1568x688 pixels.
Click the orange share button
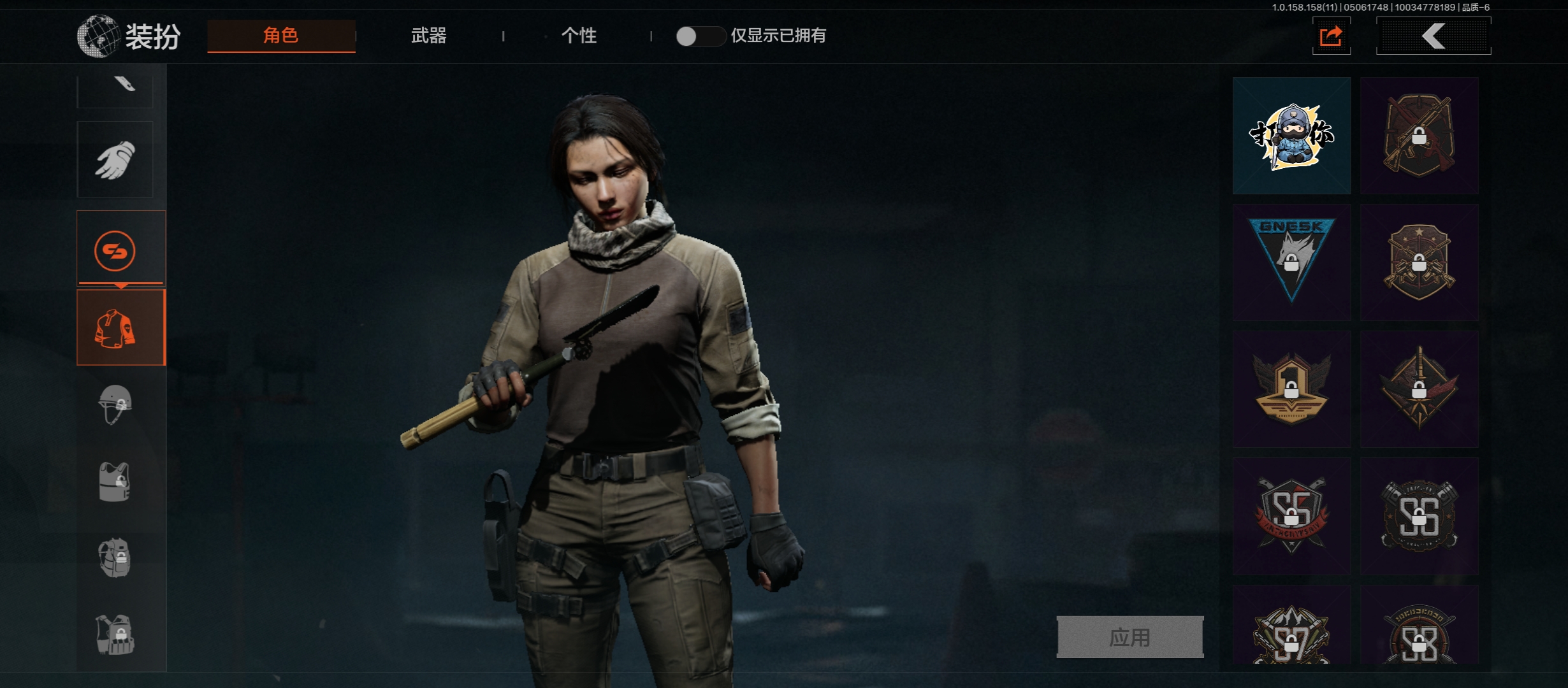[1331, 36]
